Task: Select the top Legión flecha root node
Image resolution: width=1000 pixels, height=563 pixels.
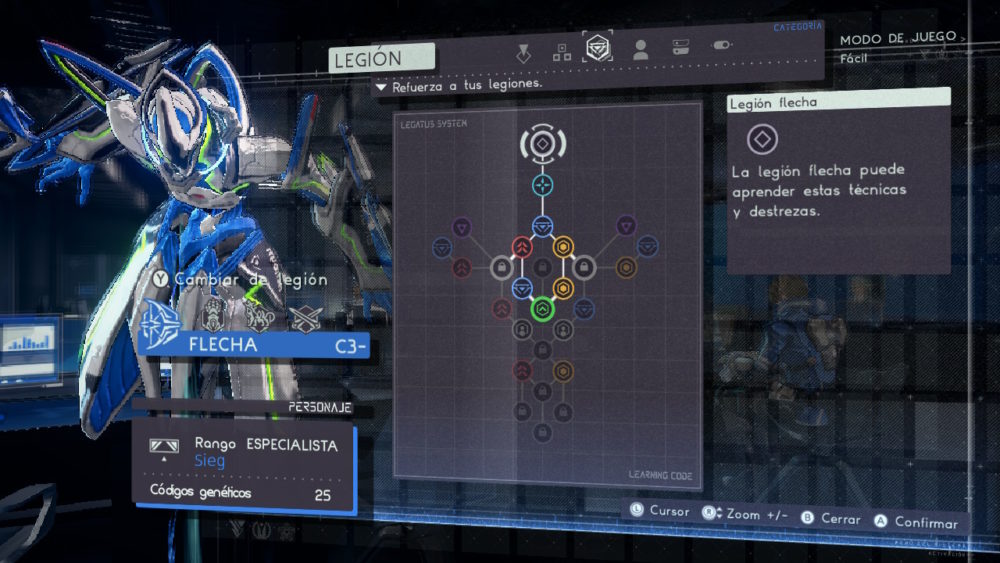Action: pyautogui.click(x=541, y=144)
